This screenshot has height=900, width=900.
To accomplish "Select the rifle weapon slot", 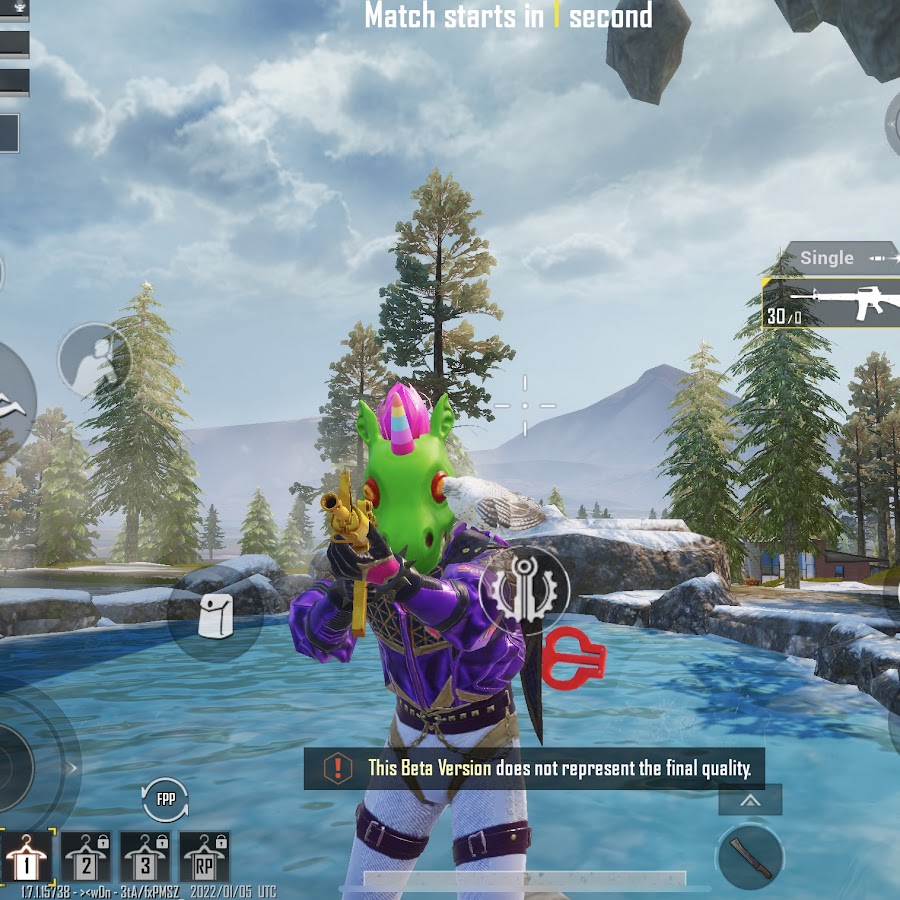I will [x=832, y=303].
